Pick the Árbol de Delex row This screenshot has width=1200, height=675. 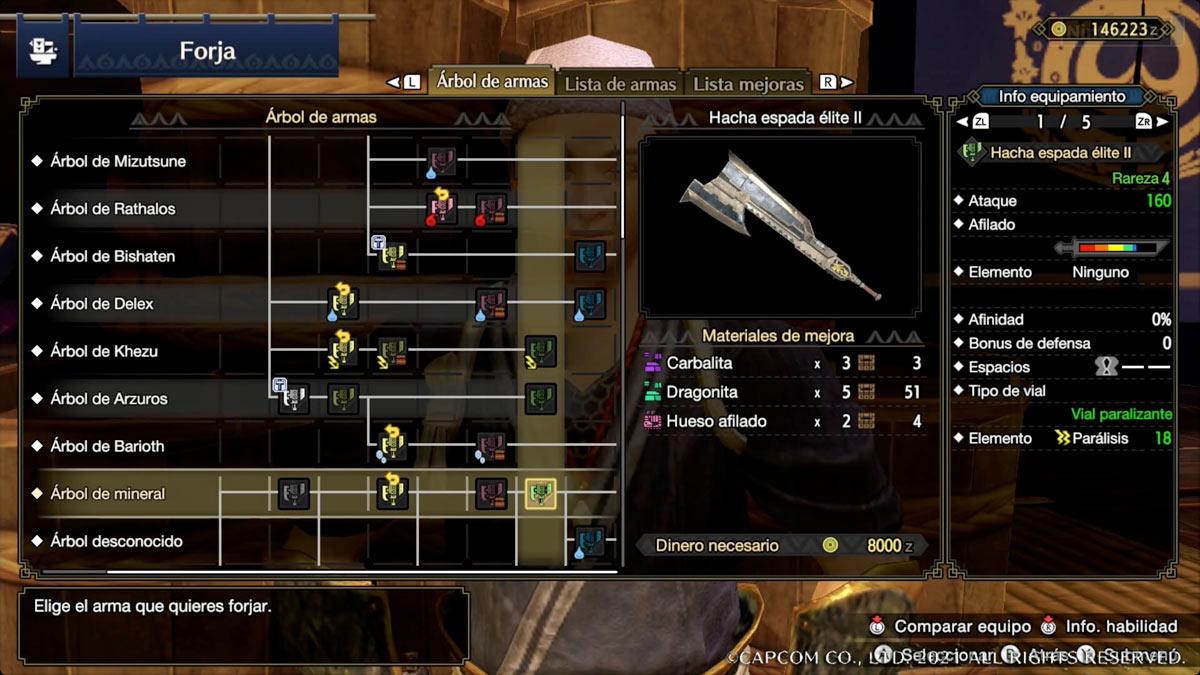pos(102,303)
